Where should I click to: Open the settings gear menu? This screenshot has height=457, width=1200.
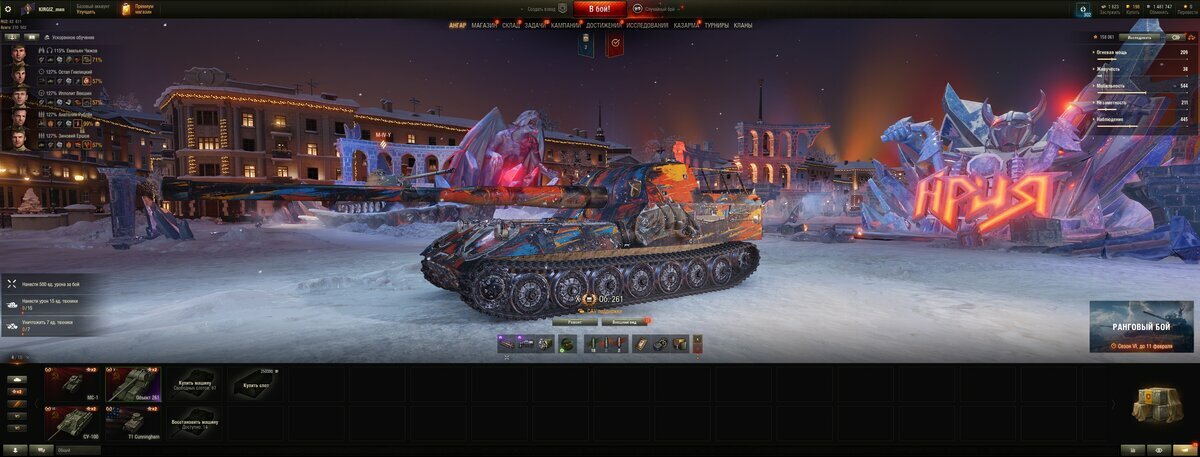pos(8,9)
